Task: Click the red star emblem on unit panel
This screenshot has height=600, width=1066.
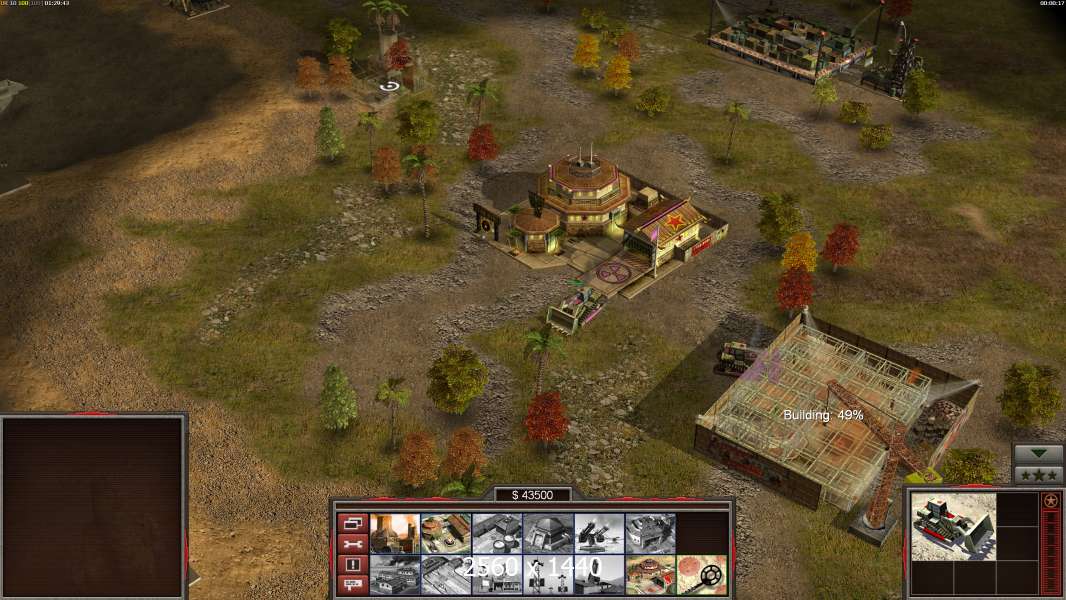Action: 1051,500
